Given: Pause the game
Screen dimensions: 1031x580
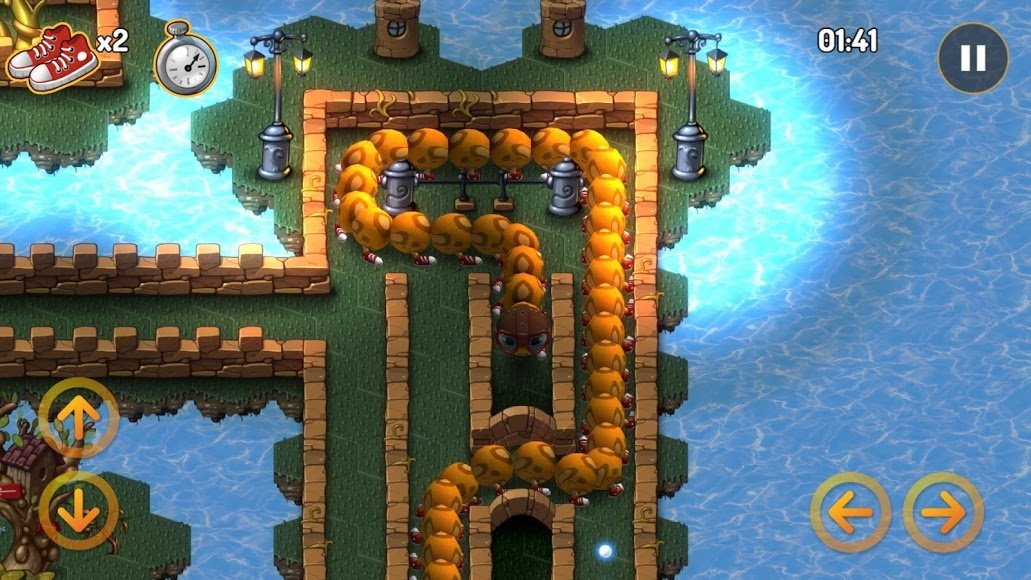Looking at the screenshot, I should coord(972,58).
